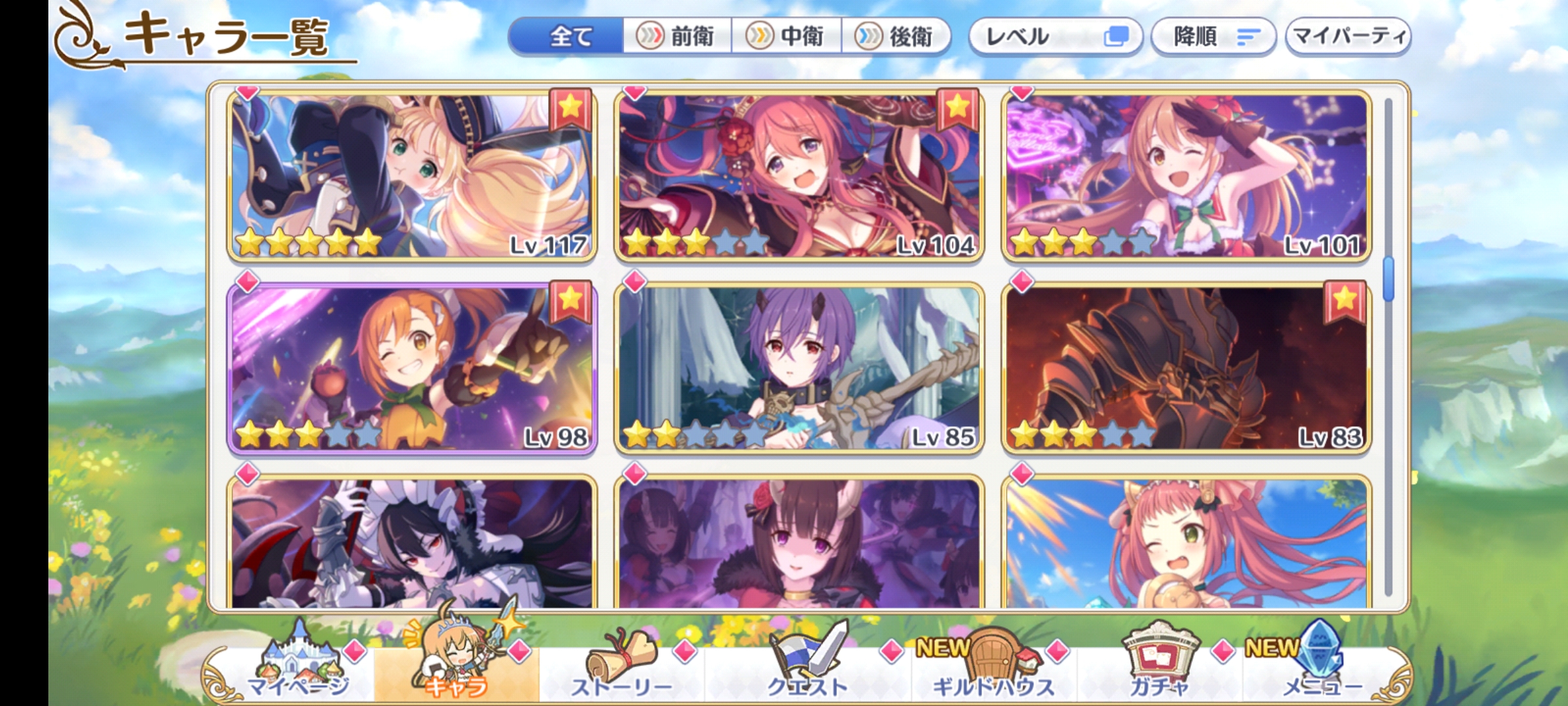This screenshot has height=706, width=1568.
Task: Click the sort order icon beside 降順
Action: coord(1250,37)
